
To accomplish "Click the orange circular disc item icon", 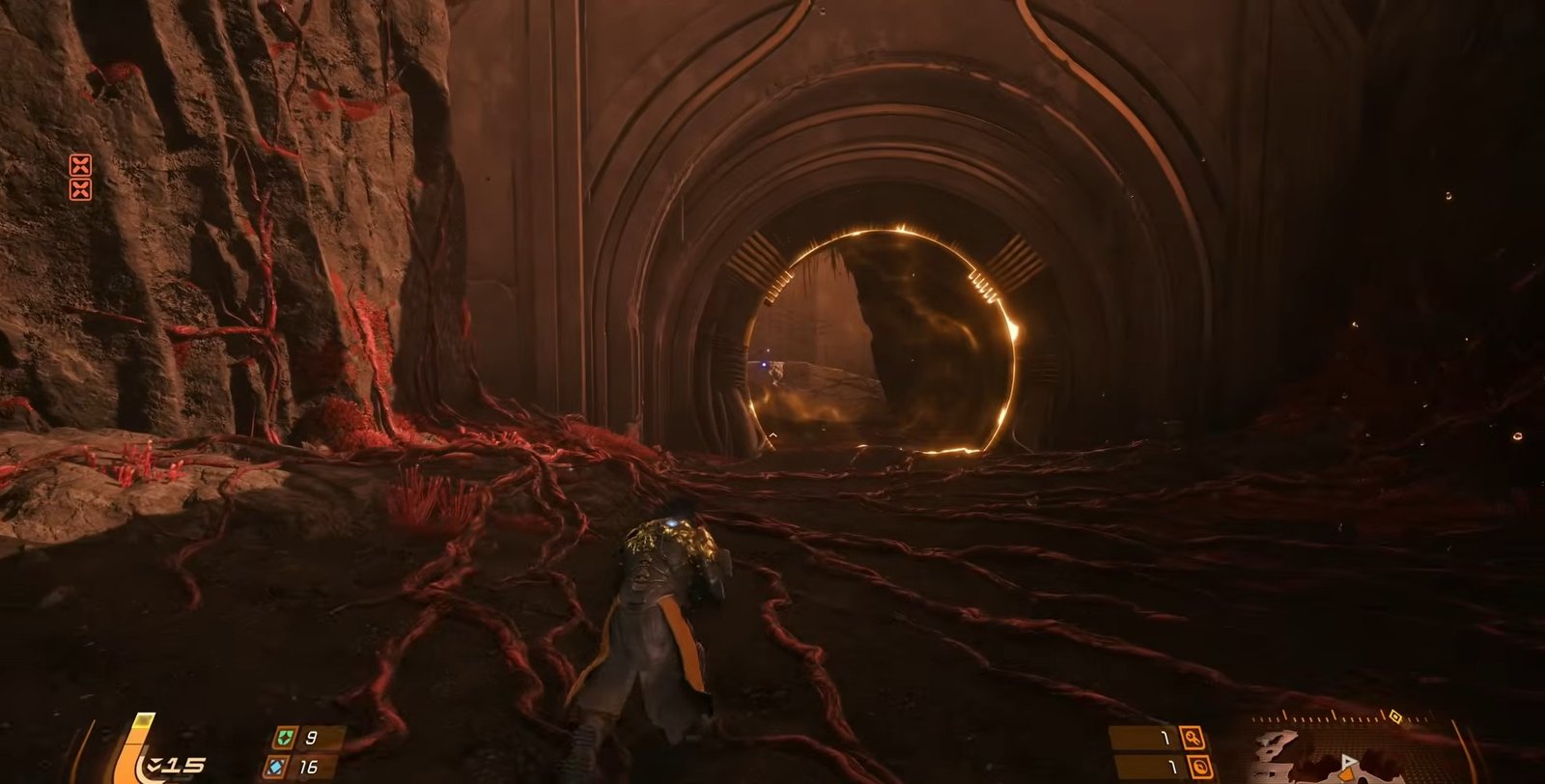I will pyautogui.click(x=1197, y=768).
